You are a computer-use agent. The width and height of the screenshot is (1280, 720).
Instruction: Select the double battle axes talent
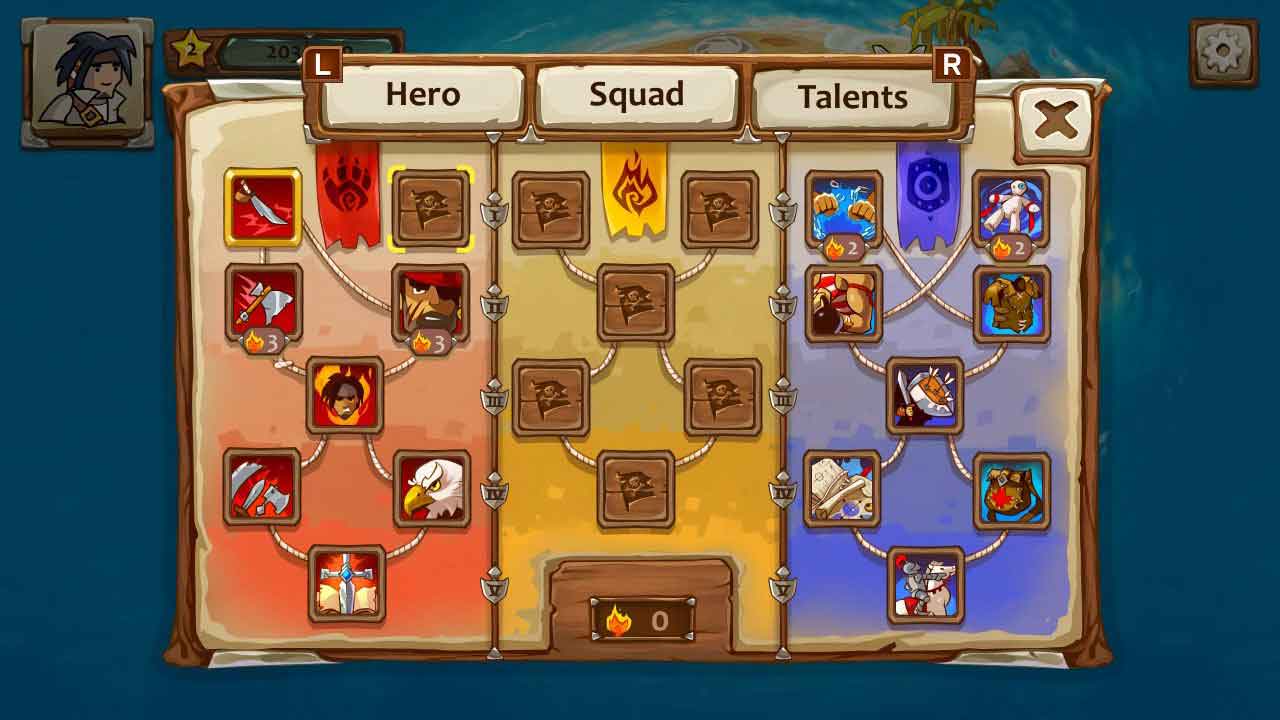(x=262, y=487)
